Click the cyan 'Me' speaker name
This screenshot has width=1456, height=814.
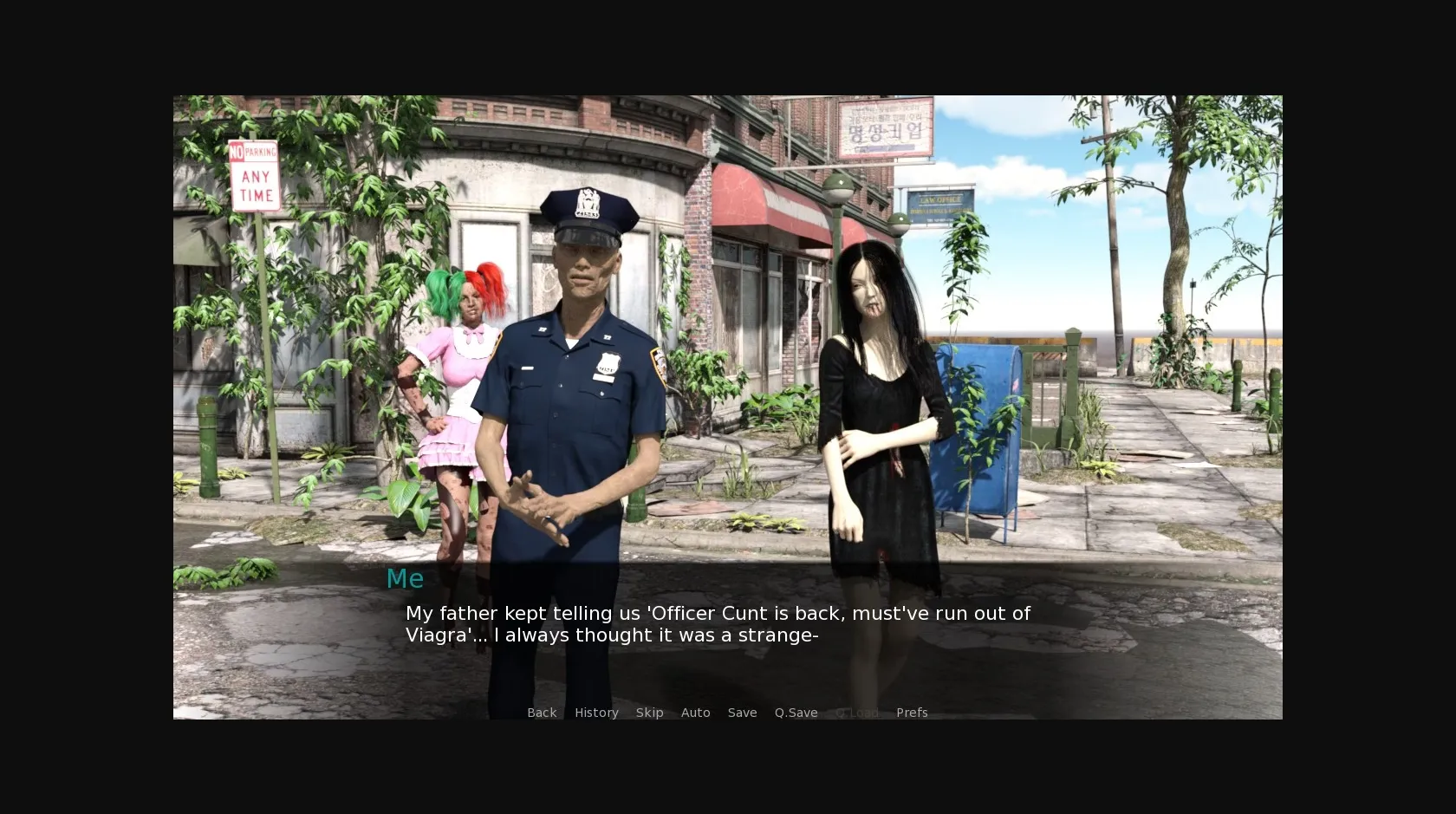click(405, 578)
